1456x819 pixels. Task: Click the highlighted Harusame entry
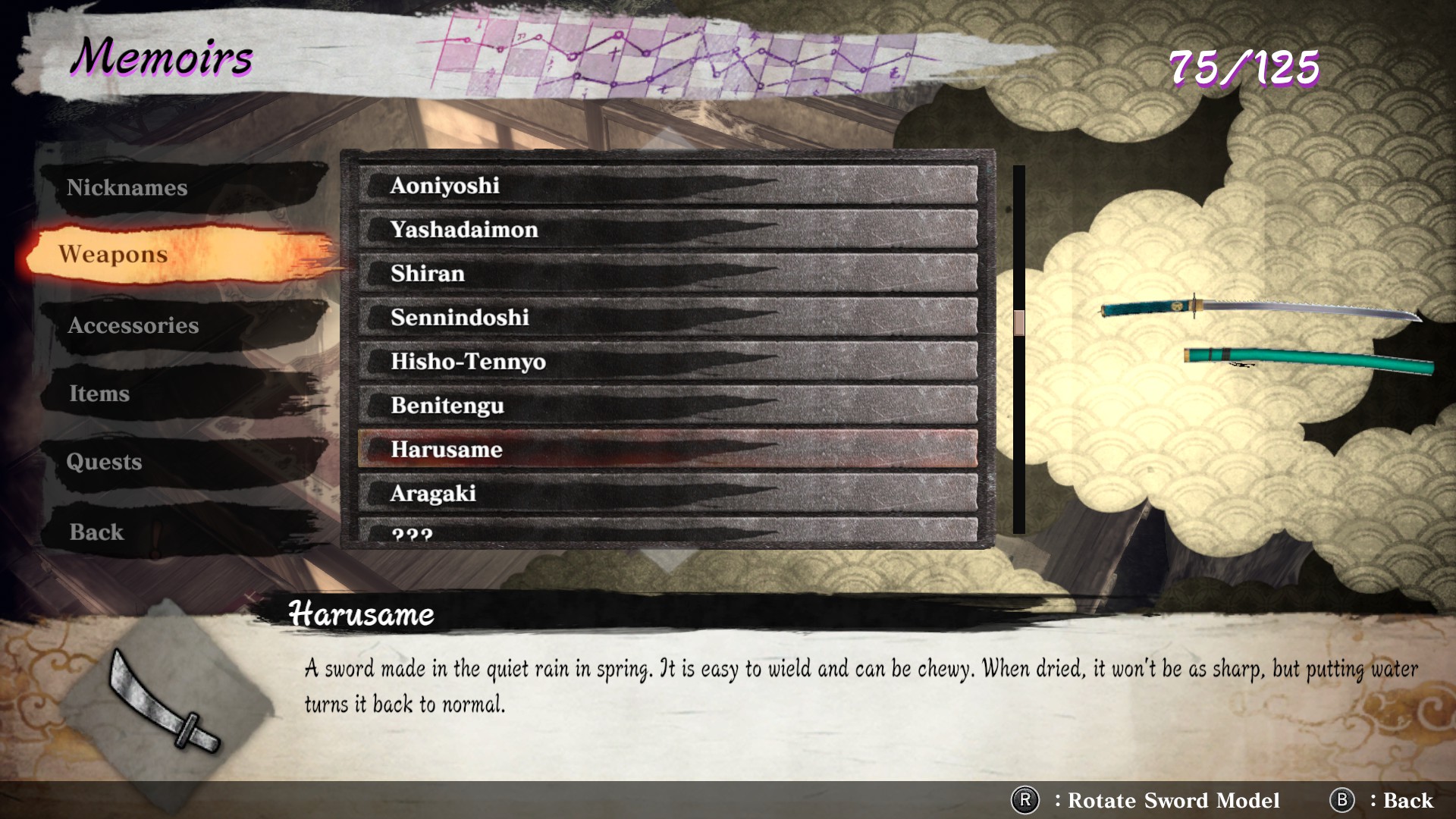point(667,450)
